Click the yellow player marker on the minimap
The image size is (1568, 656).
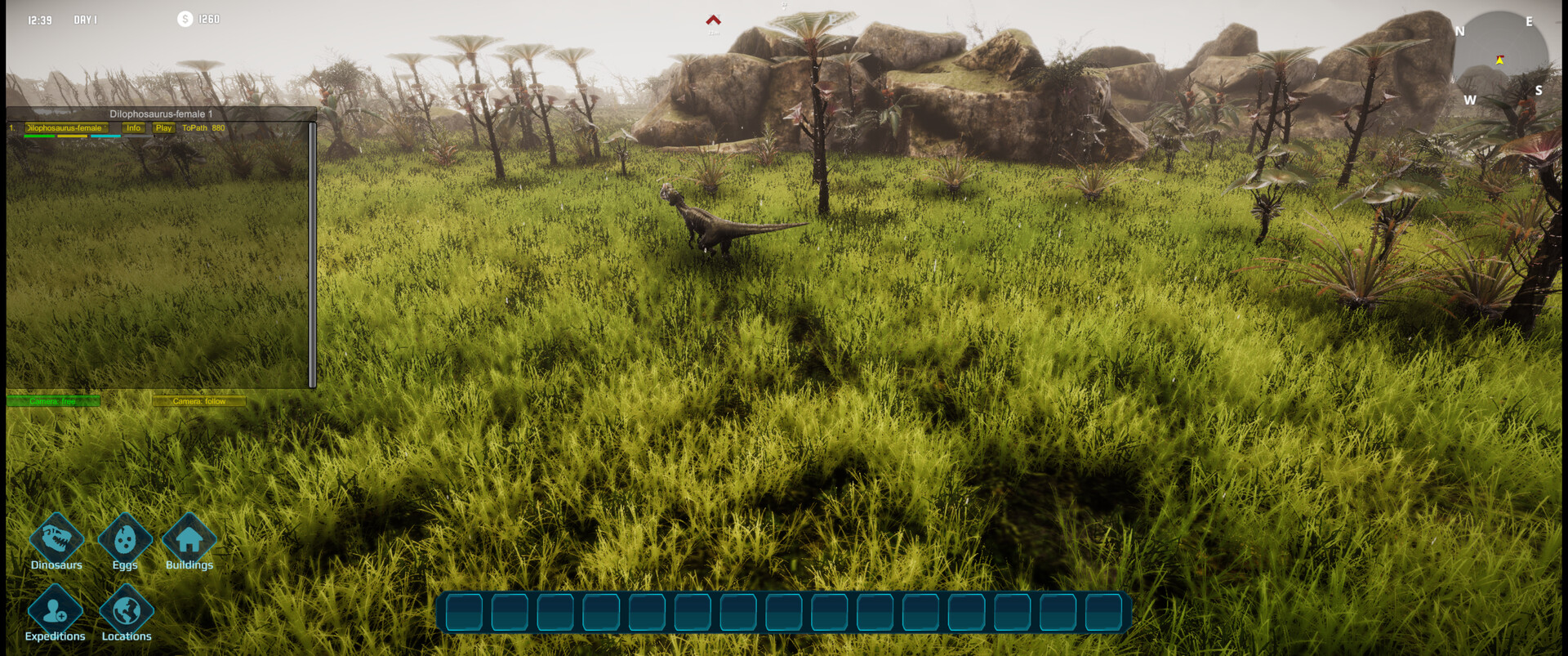[1499, 59]
